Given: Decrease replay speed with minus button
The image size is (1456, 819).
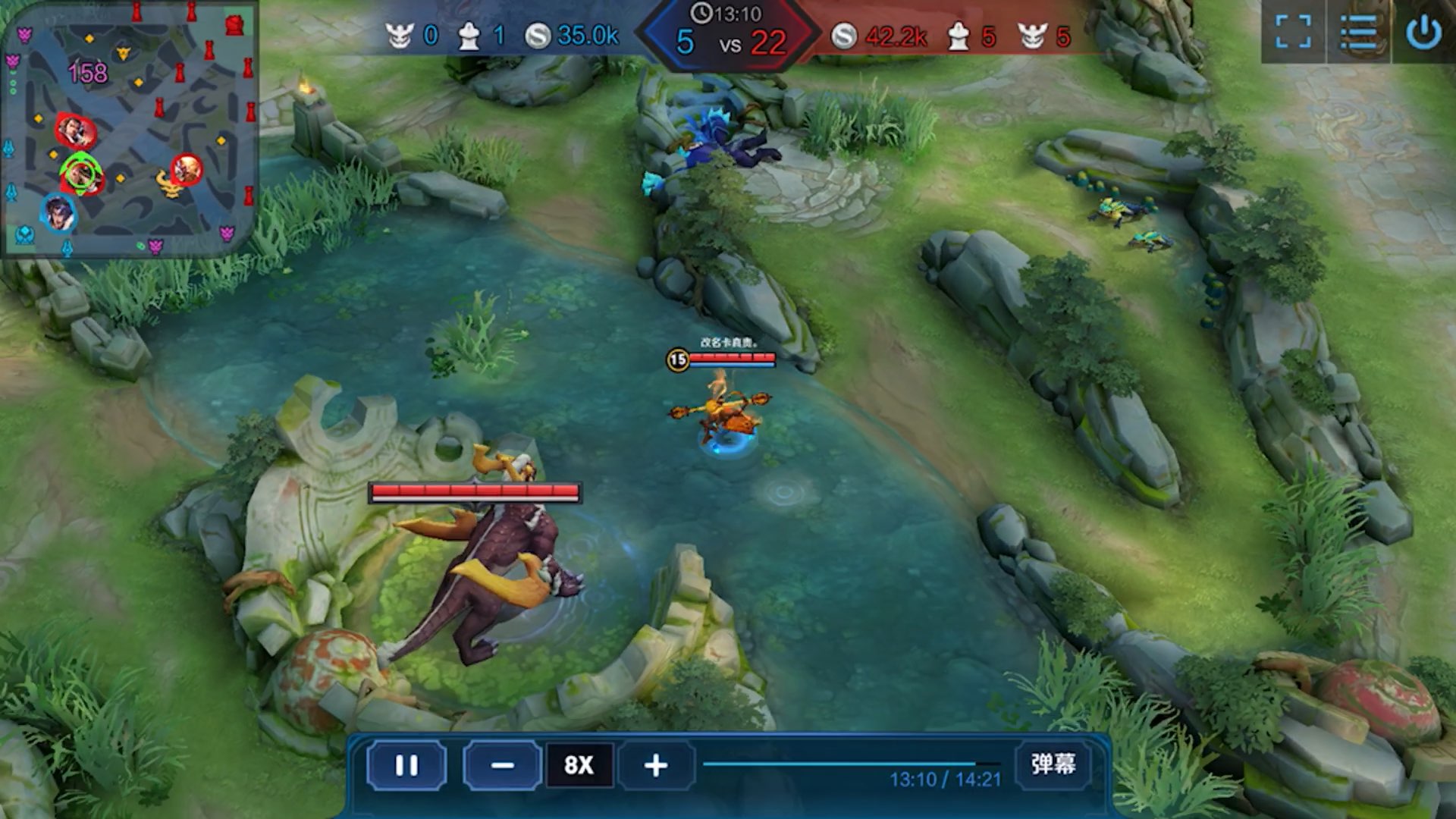Looking at the screenshot, I should pos(502,765).
